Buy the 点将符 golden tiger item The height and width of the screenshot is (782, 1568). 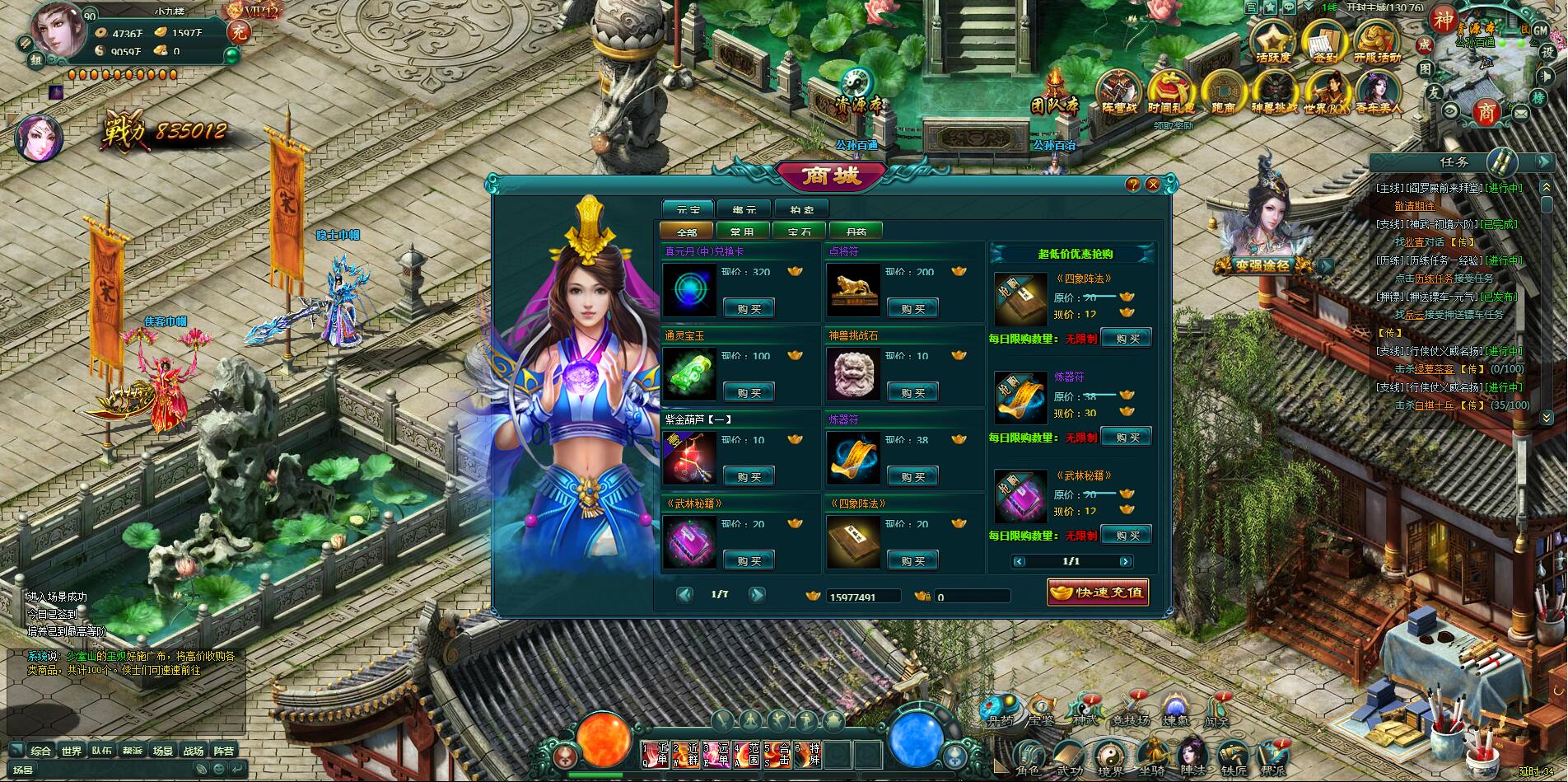(912, 309)
